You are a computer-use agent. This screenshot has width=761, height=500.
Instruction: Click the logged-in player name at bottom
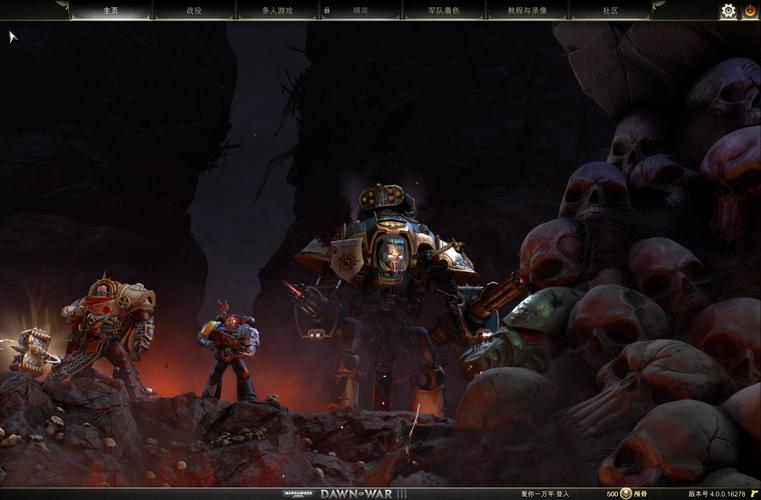tap(545, 493)
